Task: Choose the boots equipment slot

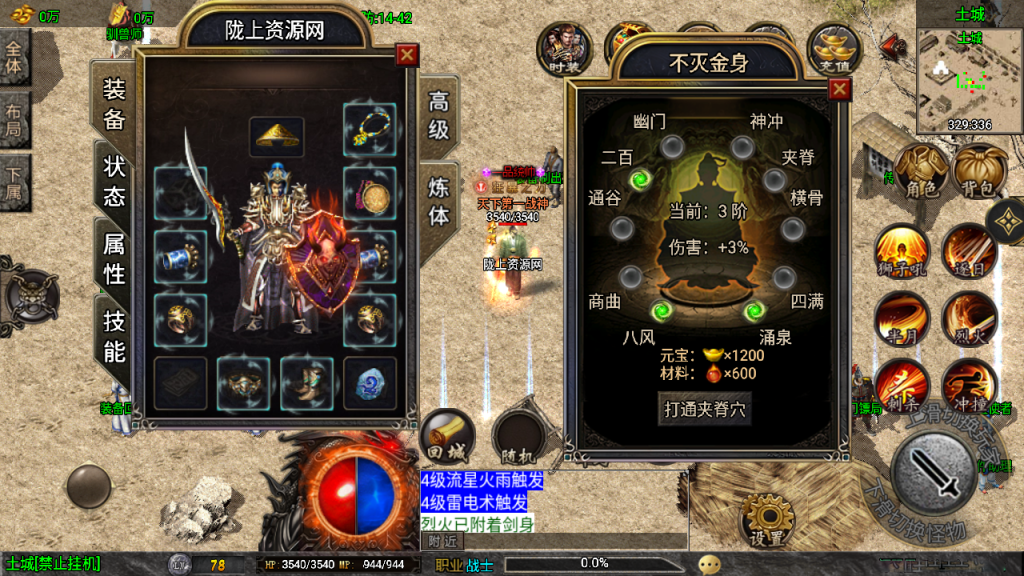Action: [x=307, y=383]
